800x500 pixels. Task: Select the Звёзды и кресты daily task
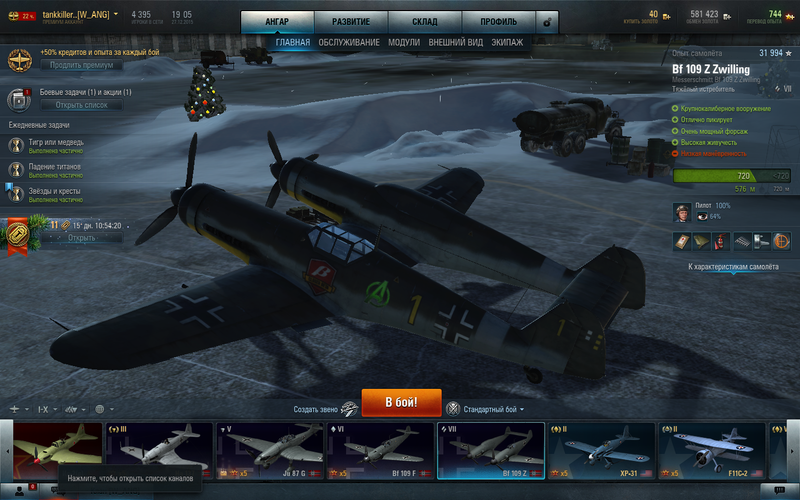coord(55,194)
